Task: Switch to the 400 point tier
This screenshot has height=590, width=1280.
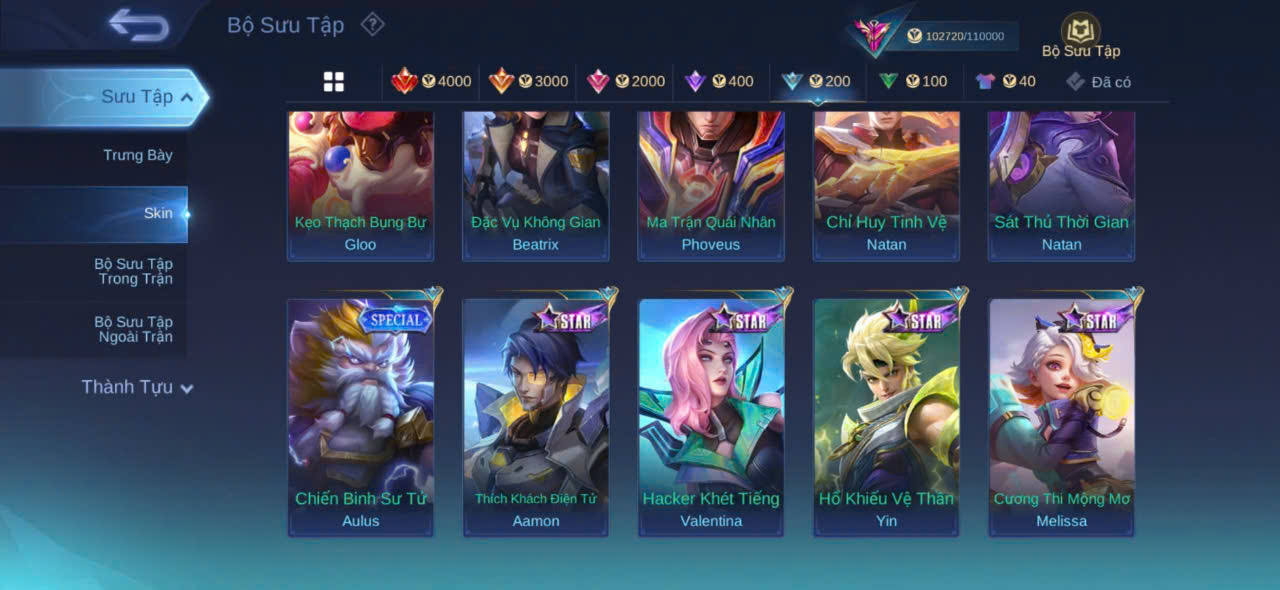Action: pos(718,82)
